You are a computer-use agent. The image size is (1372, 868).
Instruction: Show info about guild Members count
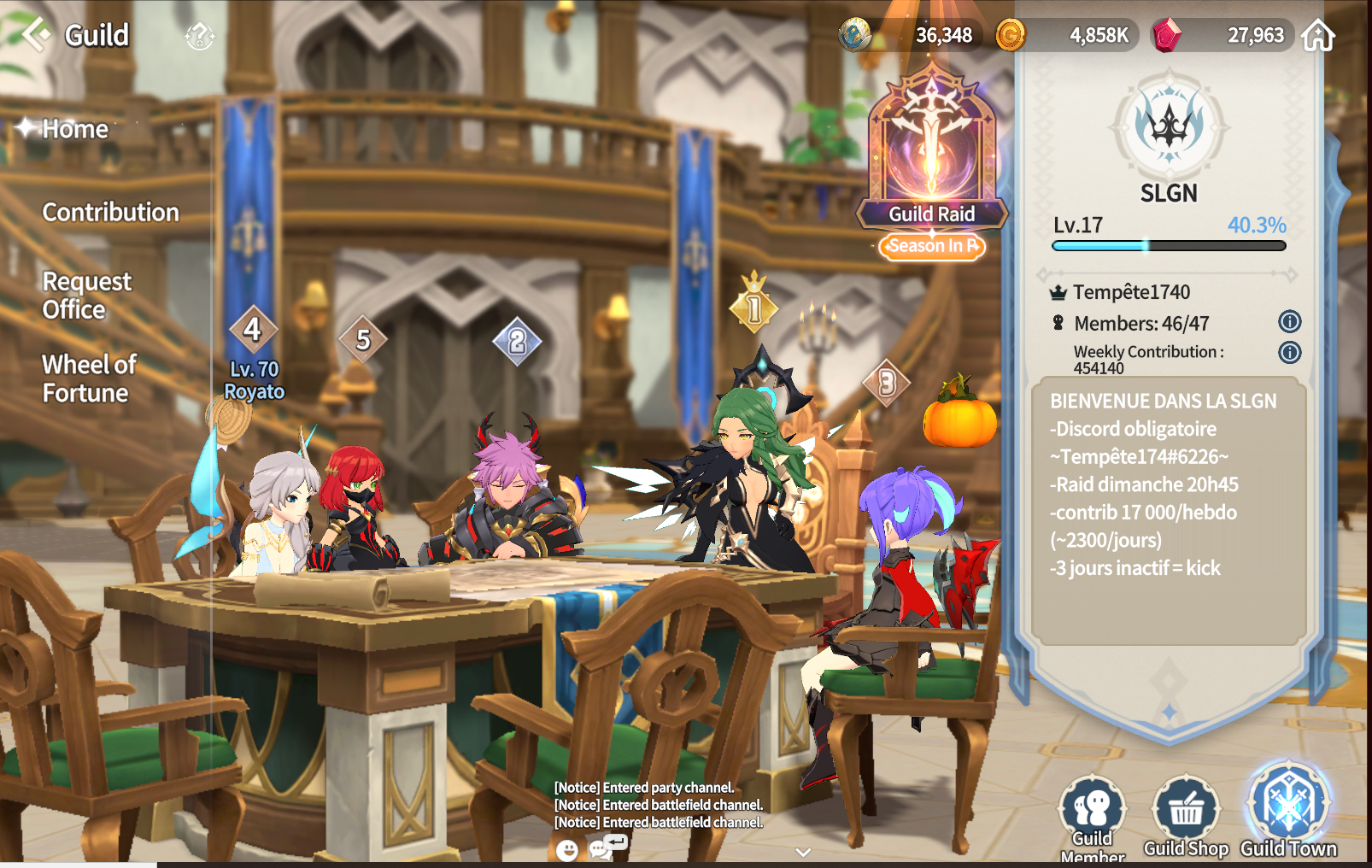(x=1289, y=322)
